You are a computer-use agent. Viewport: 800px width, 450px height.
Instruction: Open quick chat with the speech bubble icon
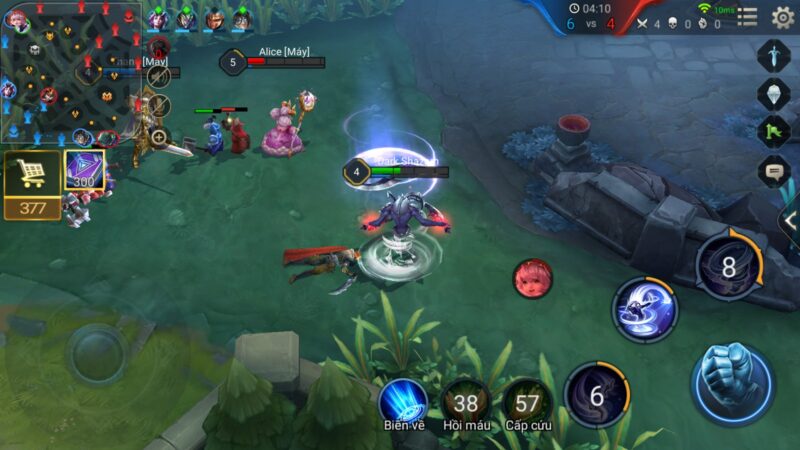[774, 171]
